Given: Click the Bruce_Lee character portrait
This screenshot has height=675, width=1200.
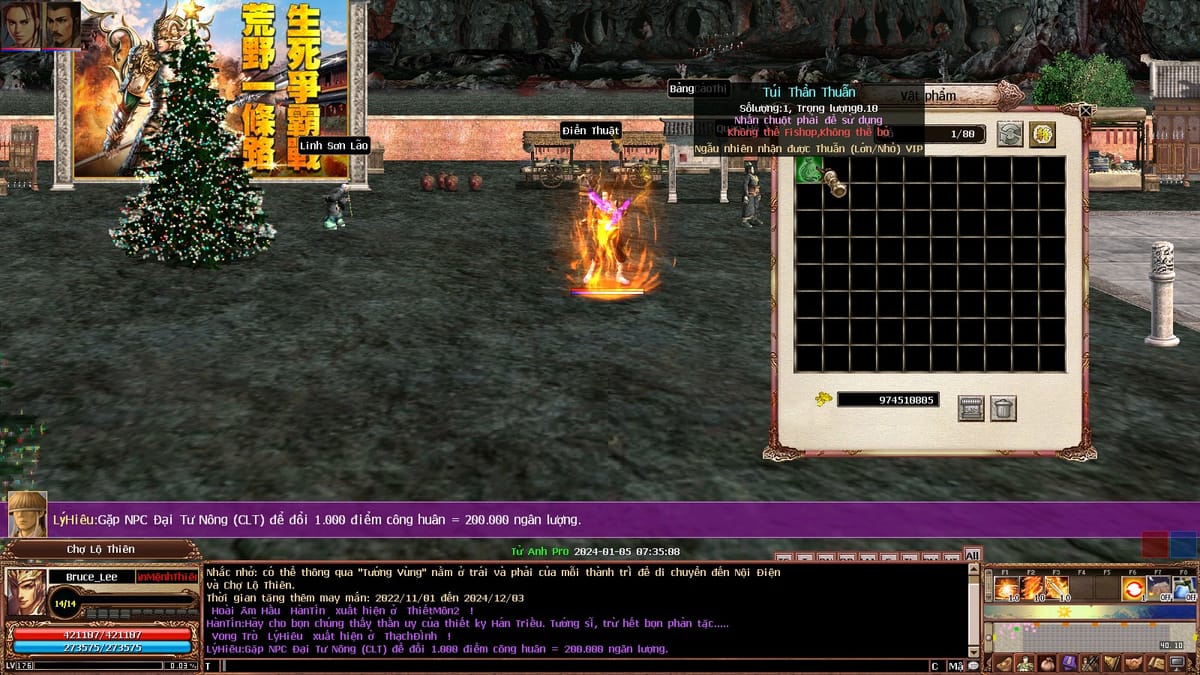Looking at the screenshot, I should [x=26, y=592].
